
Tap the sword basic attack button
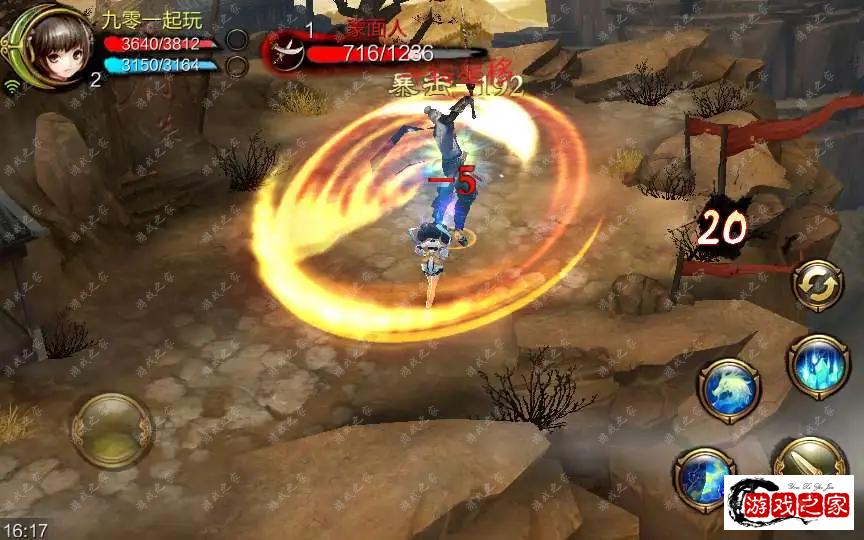pos(809,461)
